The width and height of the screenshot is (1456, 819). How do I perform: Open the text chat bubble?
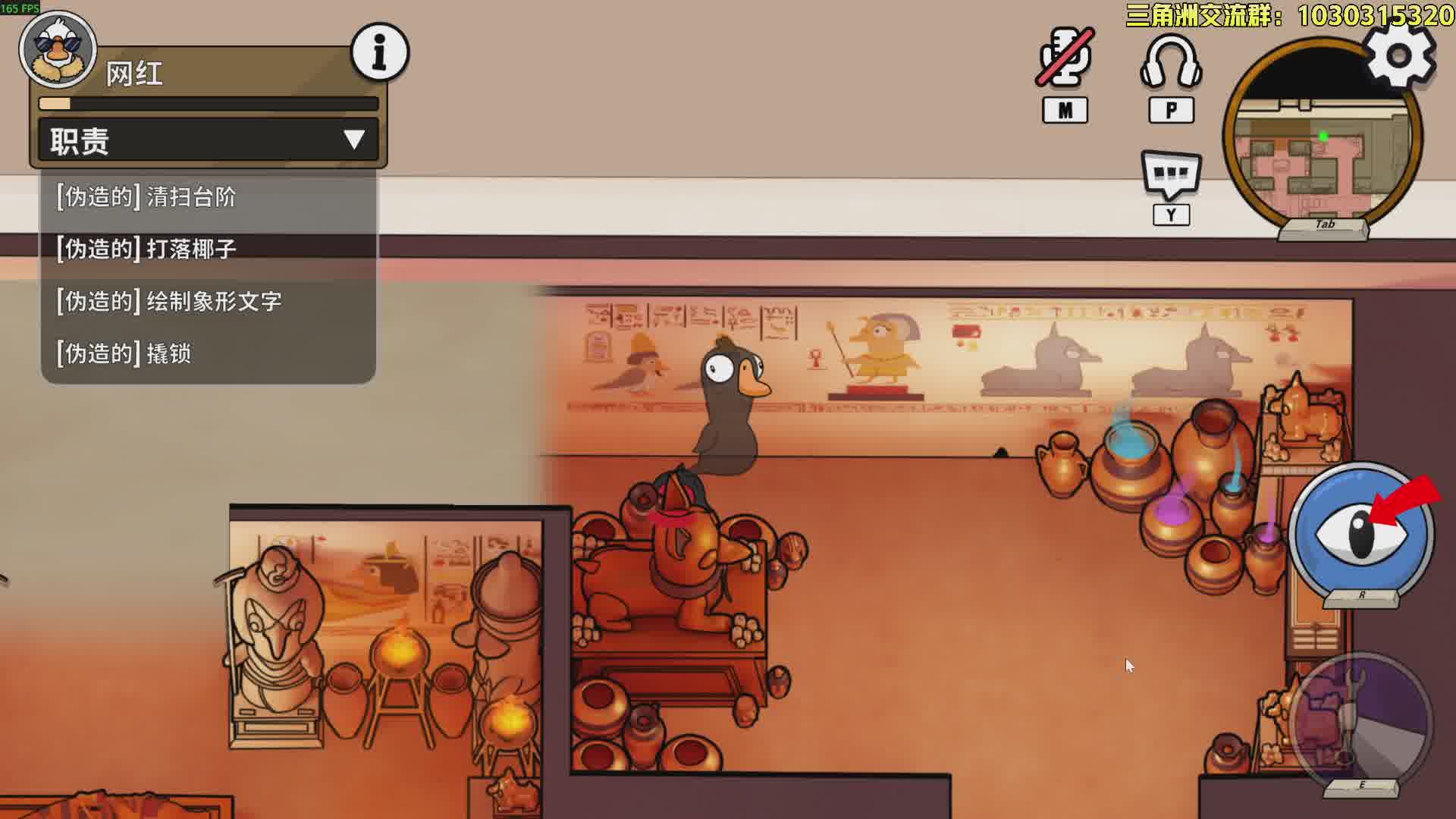(x=1171, y=174)
